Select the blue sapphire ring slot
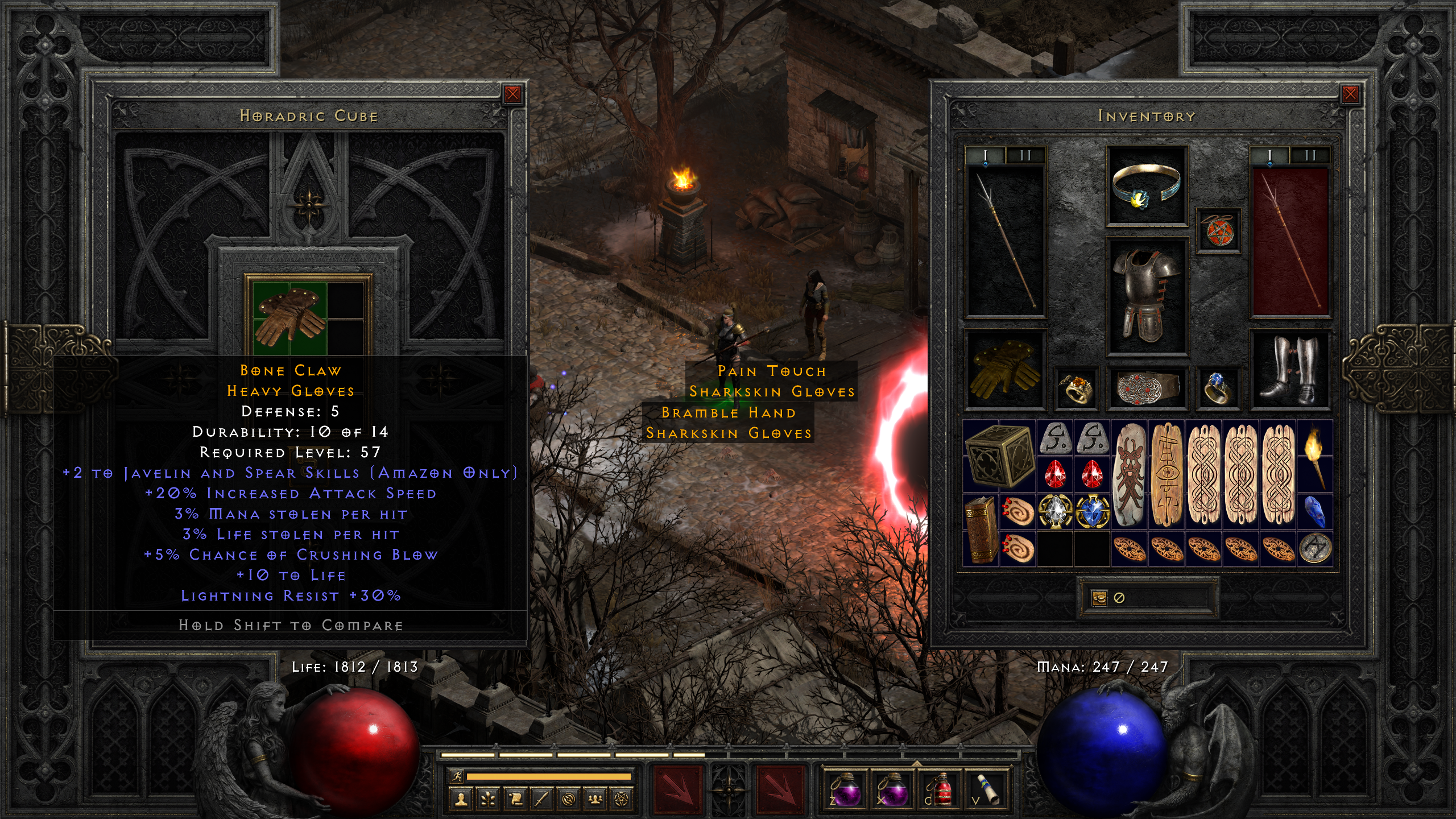The image size is (1456, 819). [1218, 388]
